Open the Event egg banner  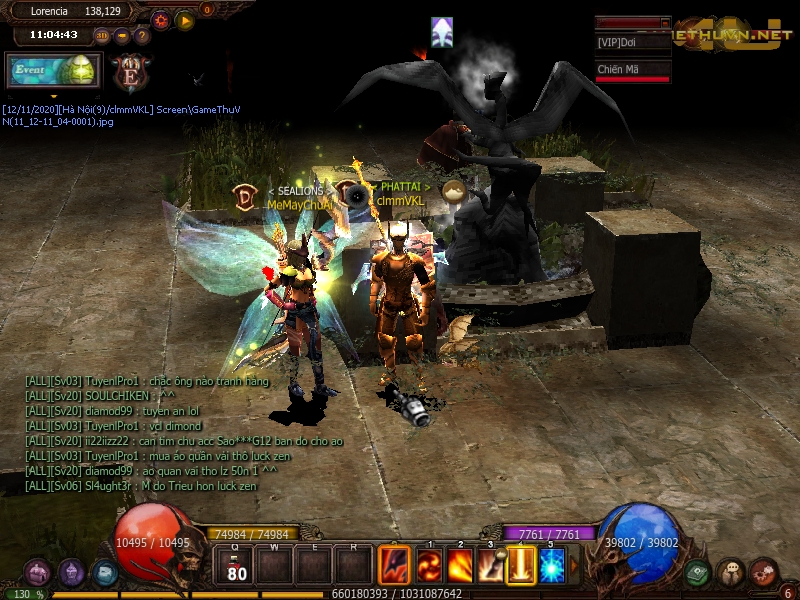52,70
